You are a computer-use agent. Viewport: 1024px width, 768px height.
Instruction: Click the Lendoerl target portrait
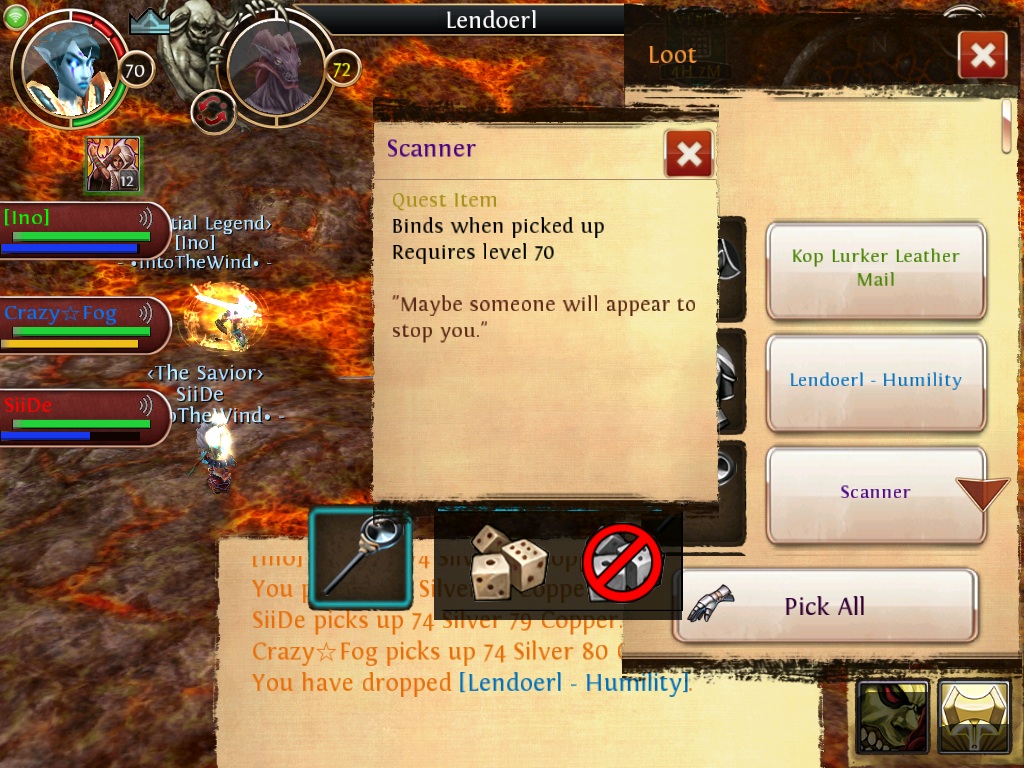click(x=275, y=68)
